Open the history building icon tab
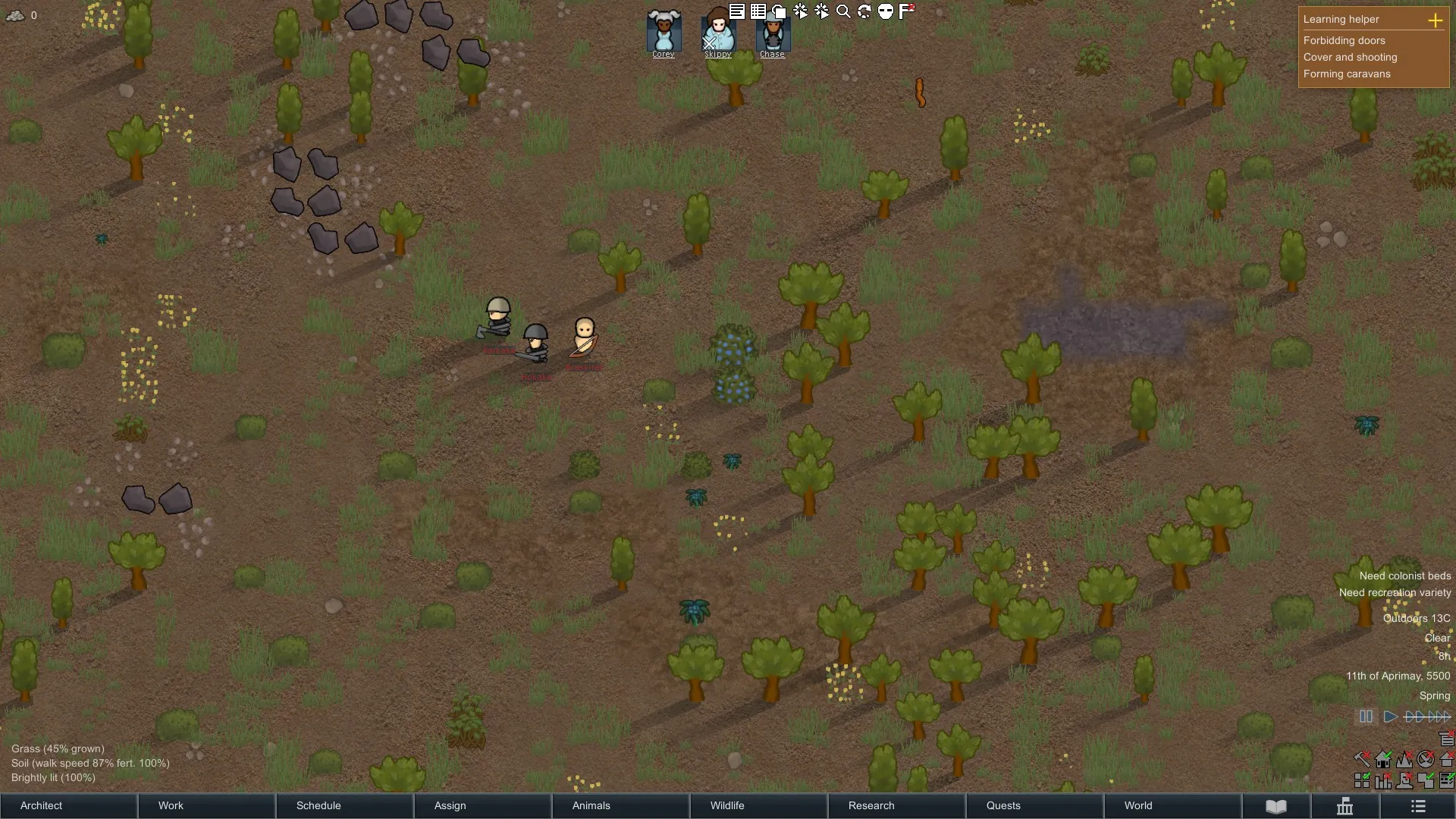 point(1345,806)
